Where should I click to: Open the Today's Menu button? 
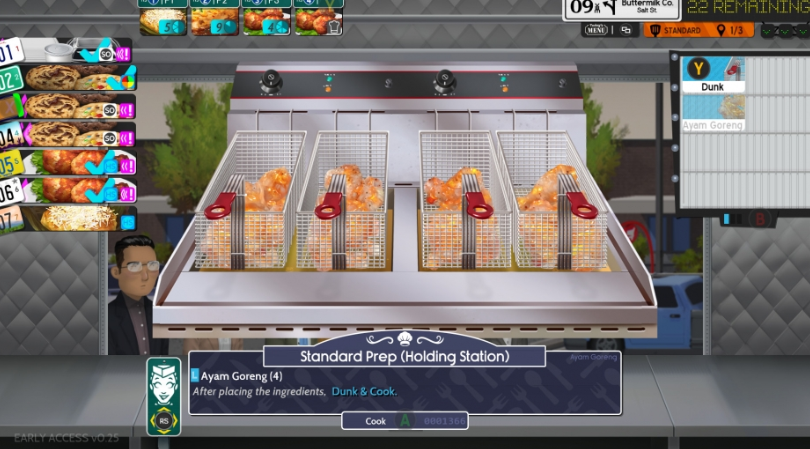596,30
